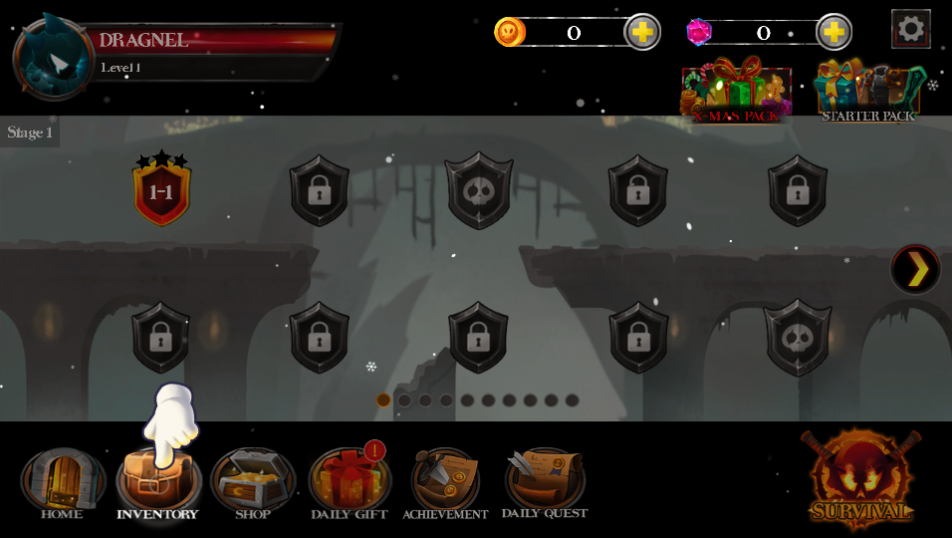This screenshot has width=952, height=538.
Task: Add more gold coins
Action: click(642, 32)
